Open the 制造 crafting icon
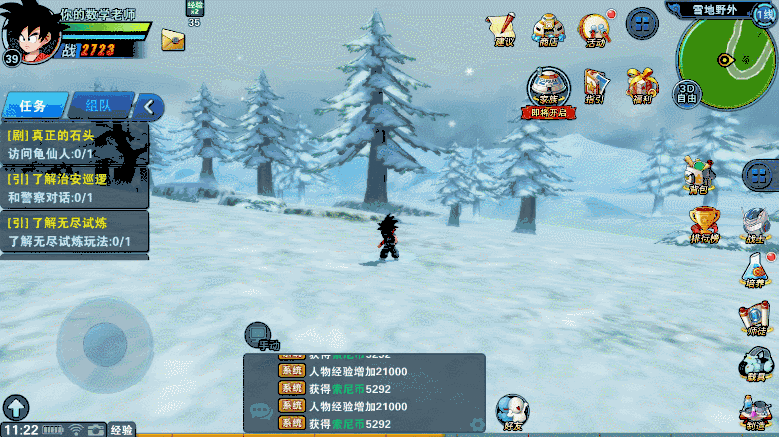This screenshot has height=437, width=779. [x=756, y=408]
